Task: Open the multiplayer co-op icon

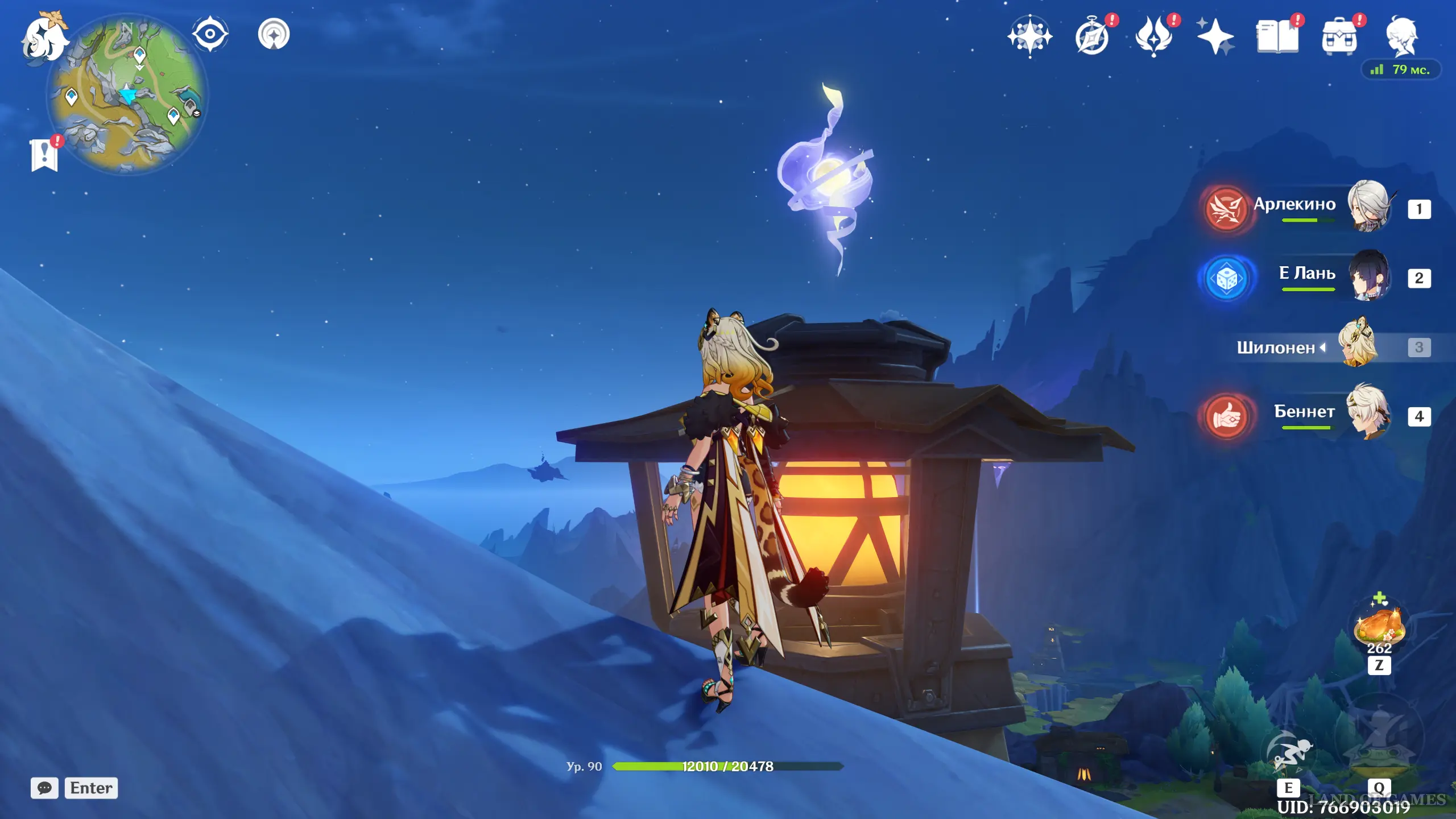Action: [274, 34]
